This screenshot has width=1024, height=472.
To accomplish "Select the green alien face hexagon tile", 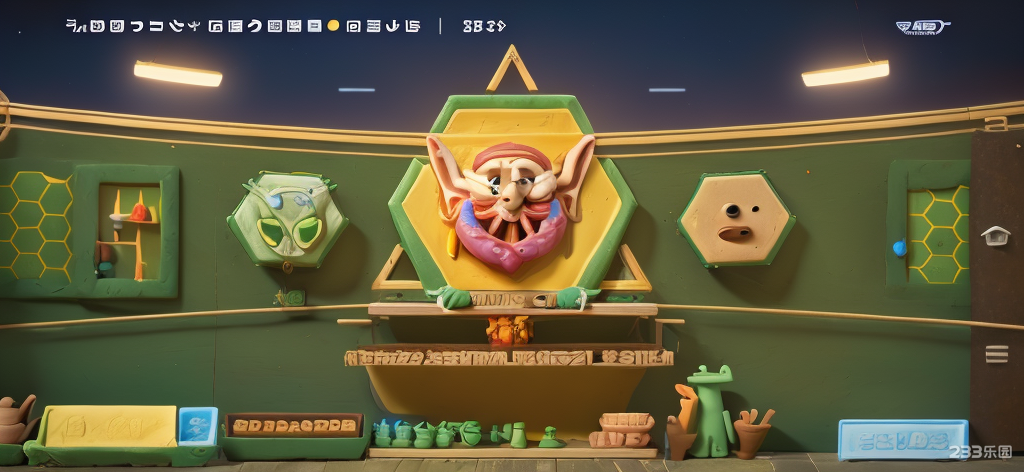I will 288,220.
